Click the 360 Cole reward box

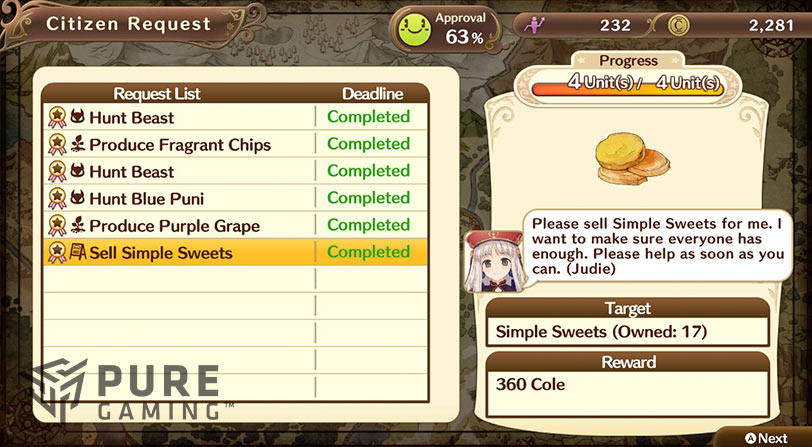tap(627, 393)
